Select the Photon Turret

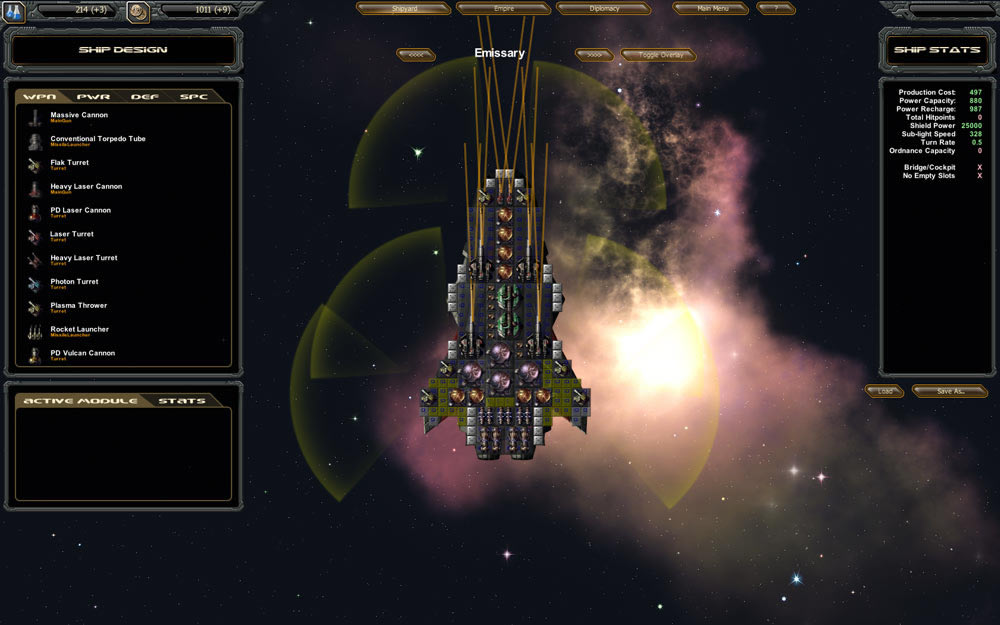coord(74,283)
